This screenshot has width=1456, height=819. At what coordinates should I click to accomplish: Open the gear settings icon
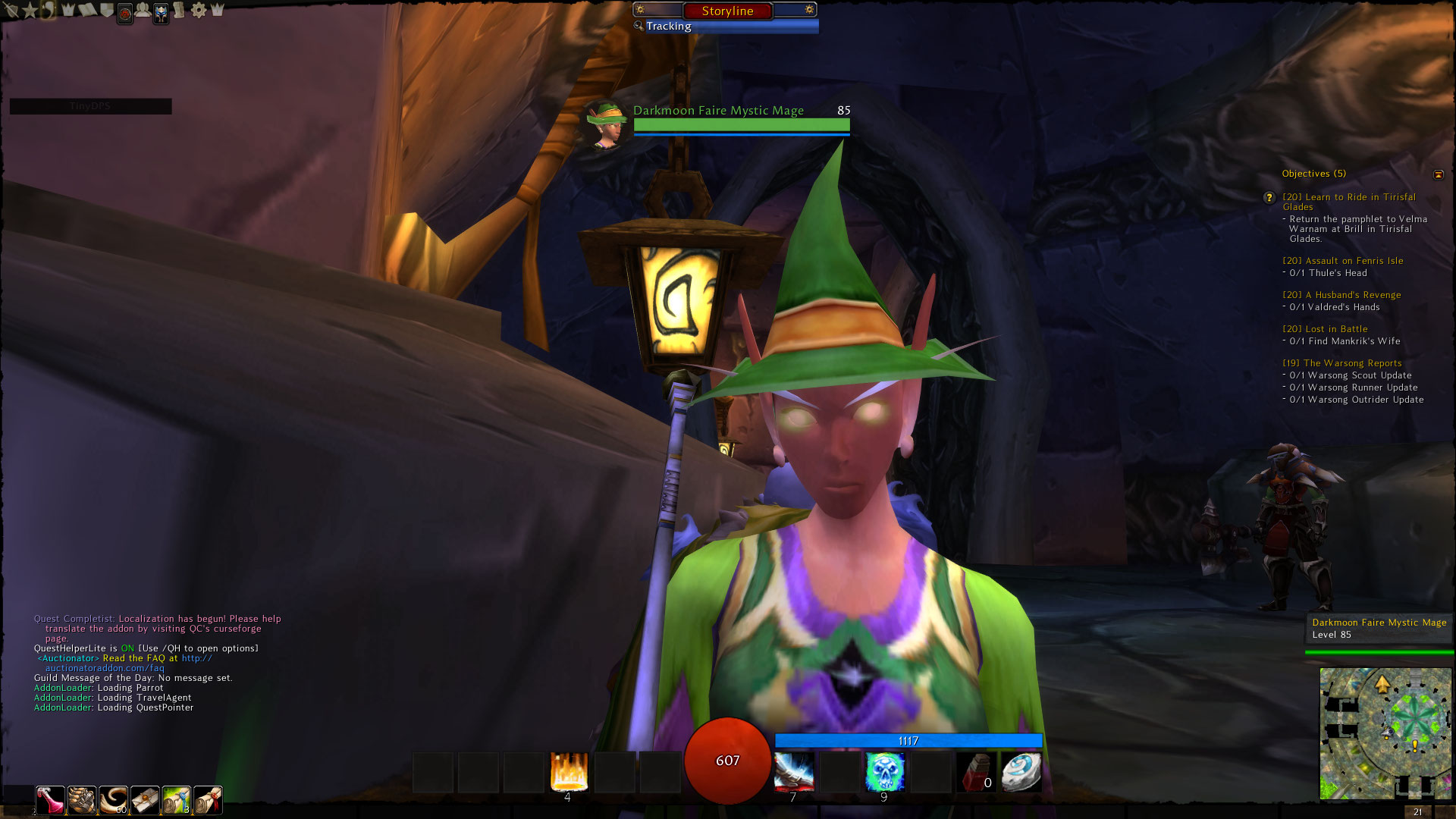[x=199, y=11]
